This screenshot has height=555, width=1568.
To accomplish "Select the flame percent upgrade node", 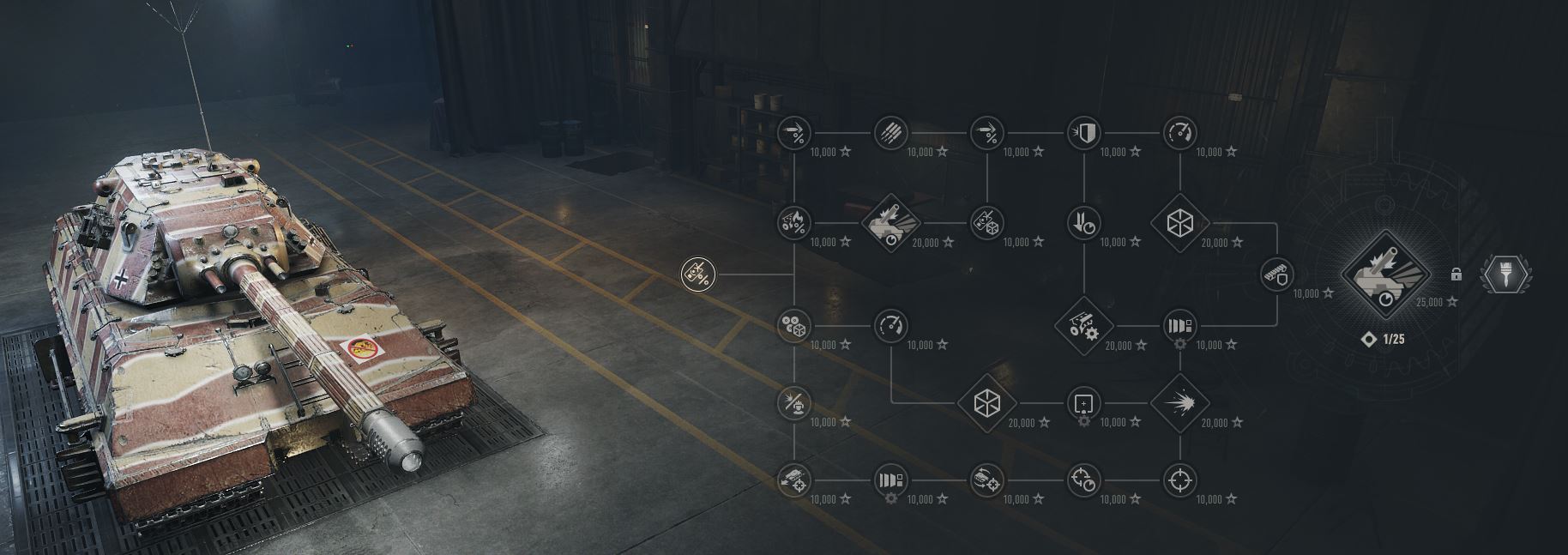I will point(794,224).
